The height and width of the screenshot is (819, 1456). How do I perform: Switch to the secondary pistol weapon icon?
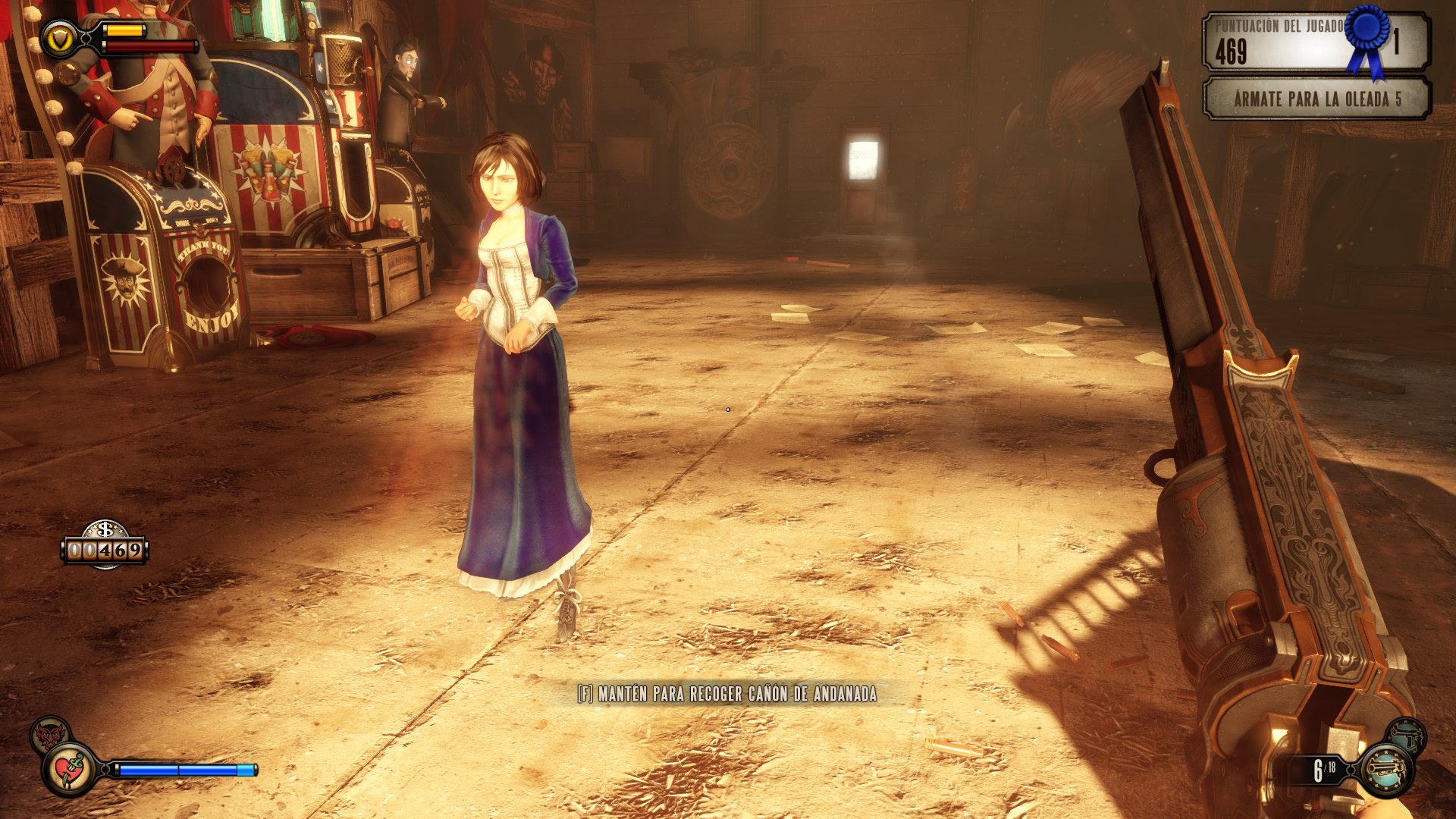point(1407,735)
